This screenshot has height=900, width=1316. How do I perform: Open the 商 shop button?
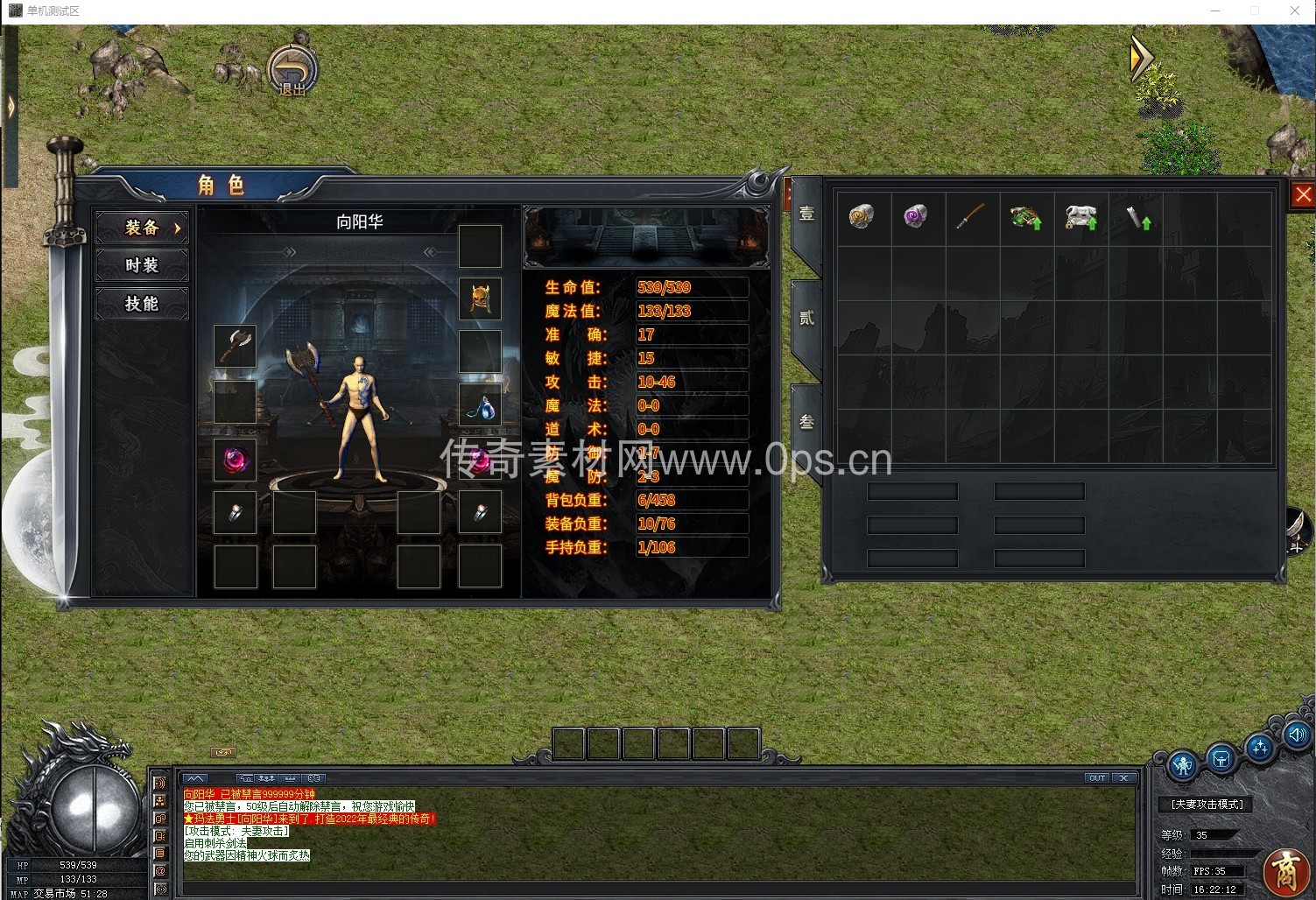(x=1285, y=869)
